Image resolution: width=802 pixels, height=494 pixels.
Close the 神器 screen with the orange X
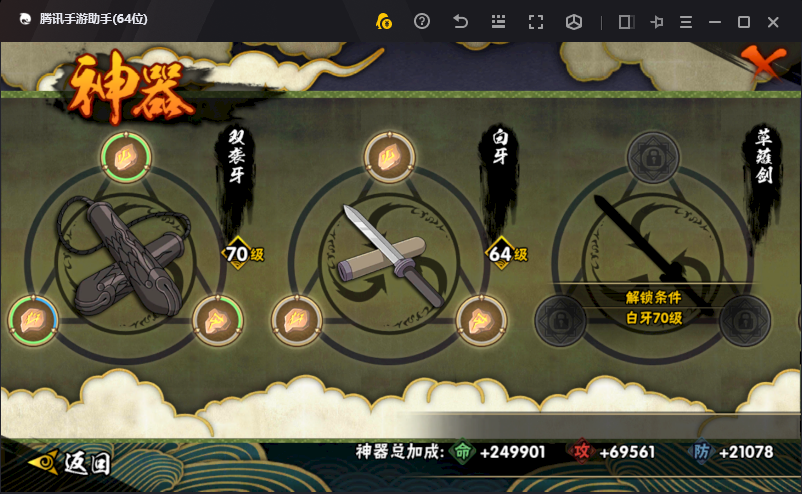[764, 63]
